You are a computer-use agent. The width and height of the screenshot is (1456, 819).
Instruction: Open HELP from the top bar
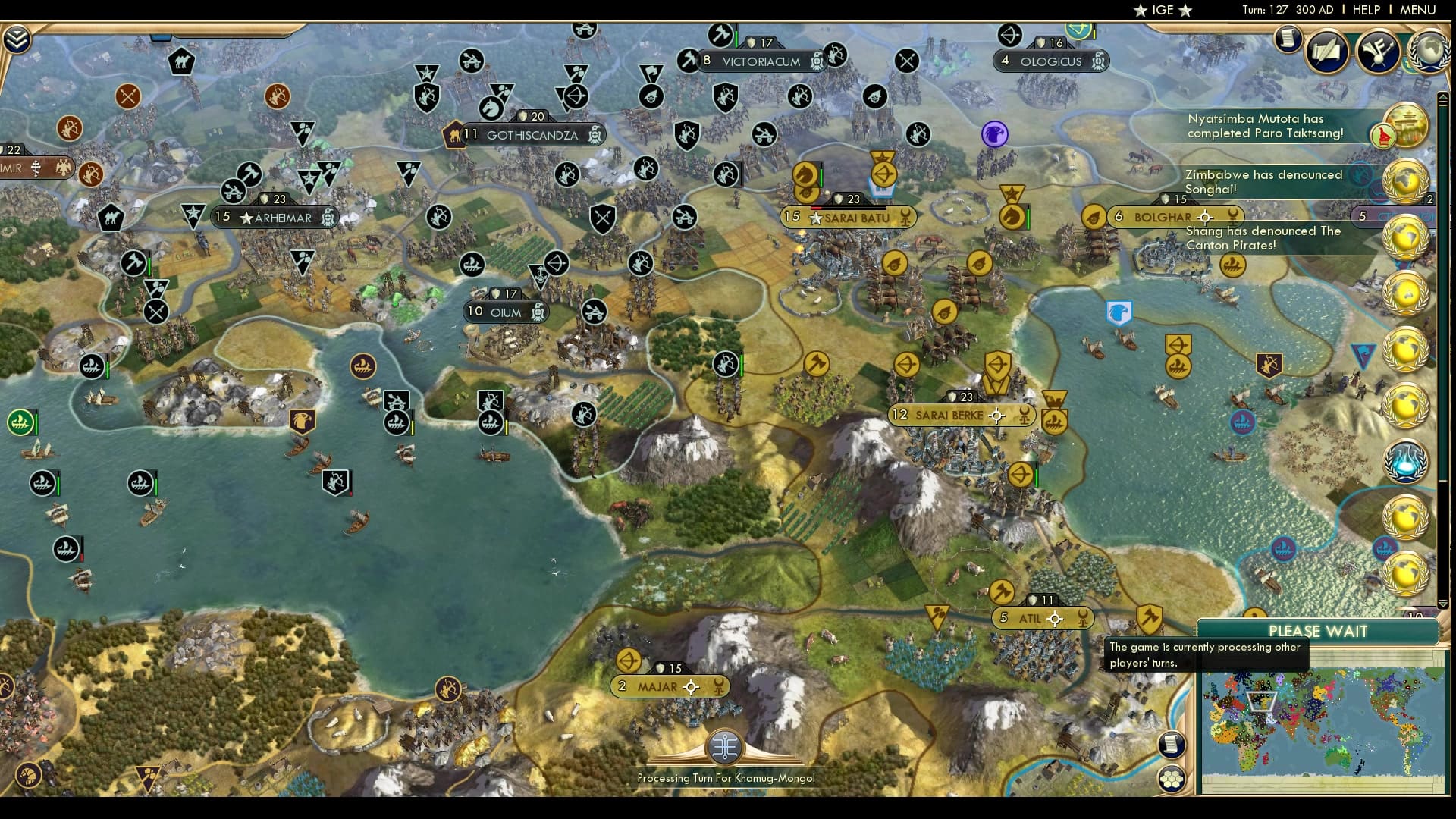pos(1365,10)
